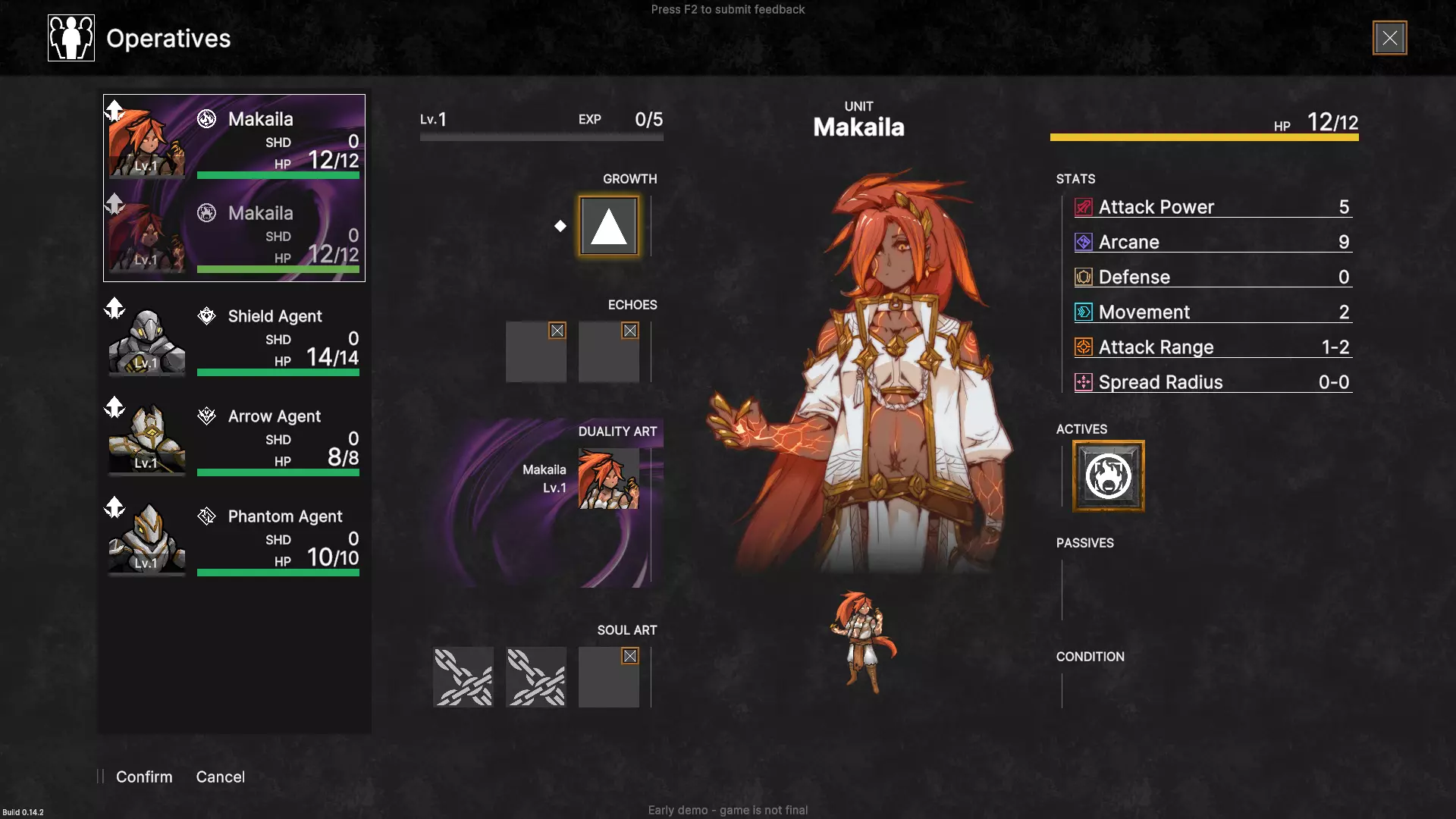Confirm the operative selection
The image size is (1456, 819).
tap(144, 777)
